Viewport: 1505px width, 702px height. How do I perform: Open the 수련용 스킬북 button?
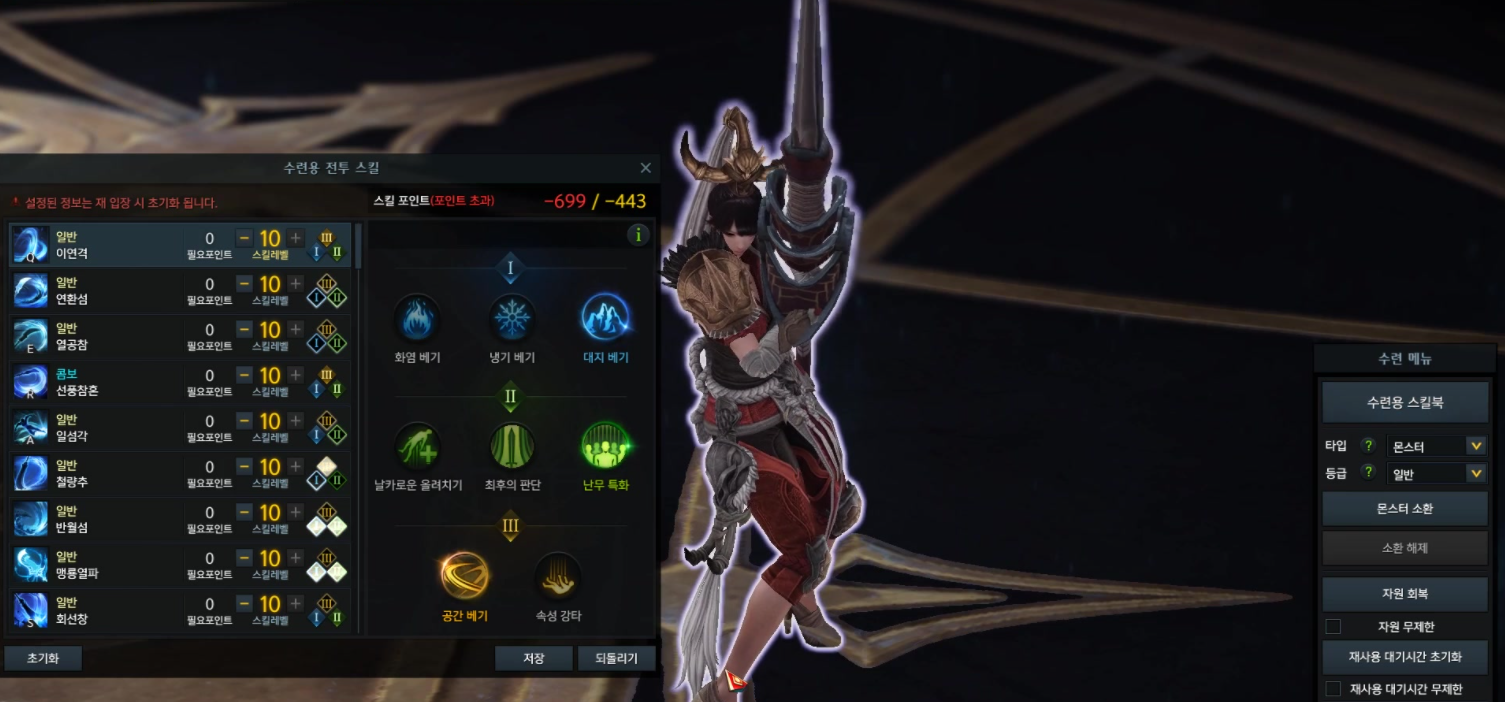[1405, 402]
